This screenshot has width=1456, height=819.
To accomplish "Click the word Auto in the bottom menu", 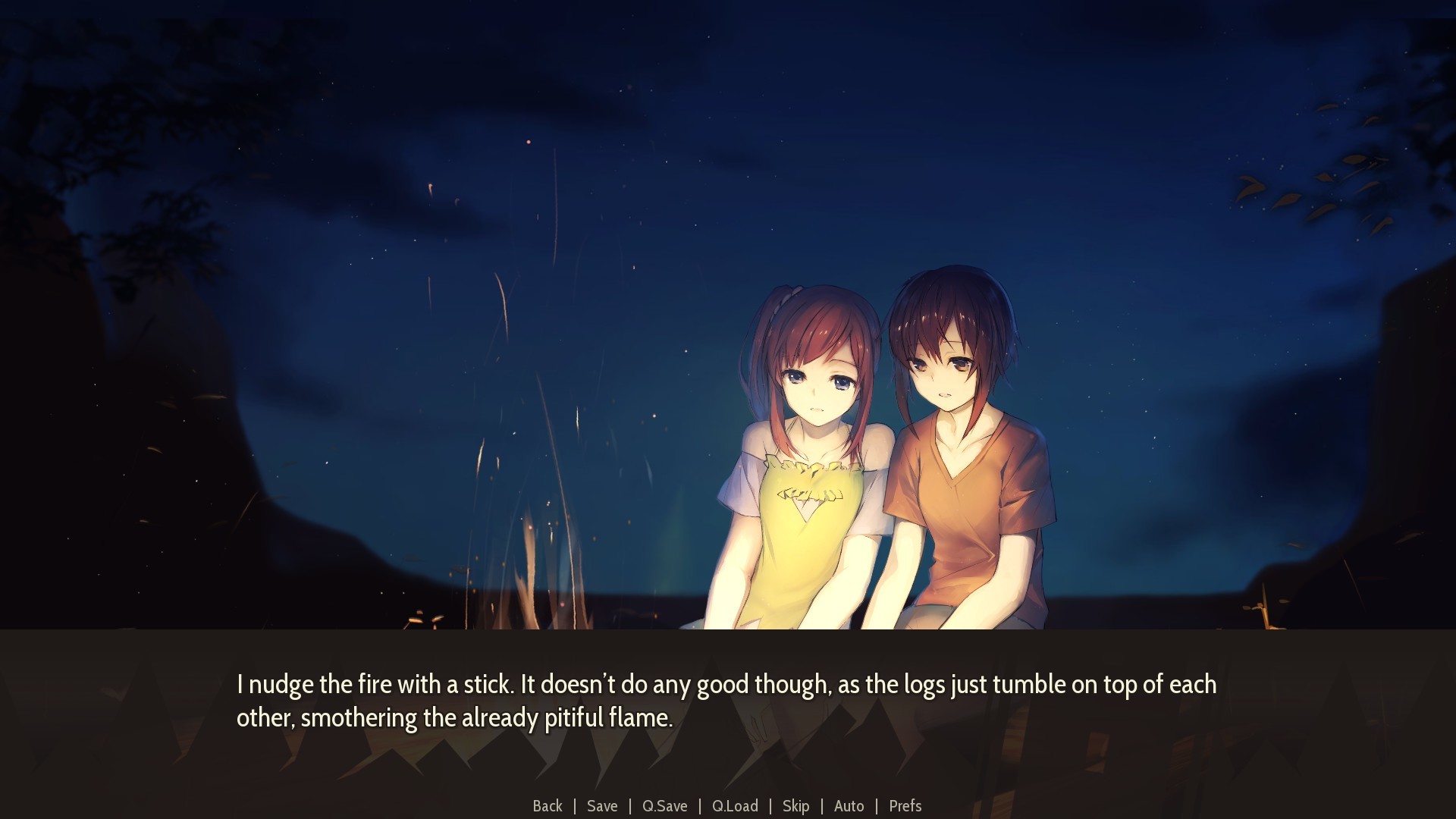I will (x=849, y=806).
